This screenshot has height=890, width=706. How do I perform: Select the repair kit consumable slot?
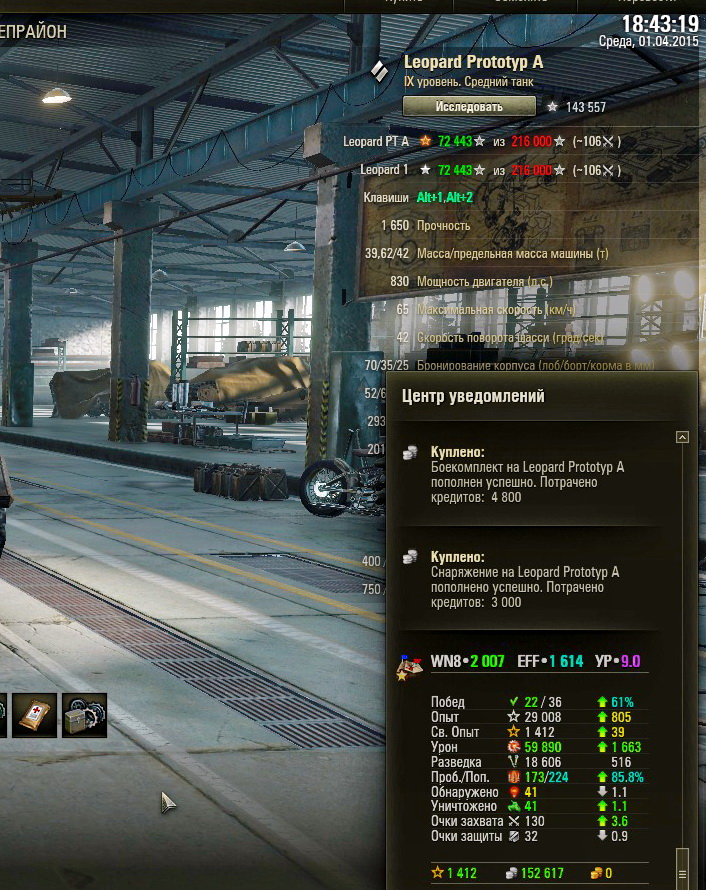(84, 715)
